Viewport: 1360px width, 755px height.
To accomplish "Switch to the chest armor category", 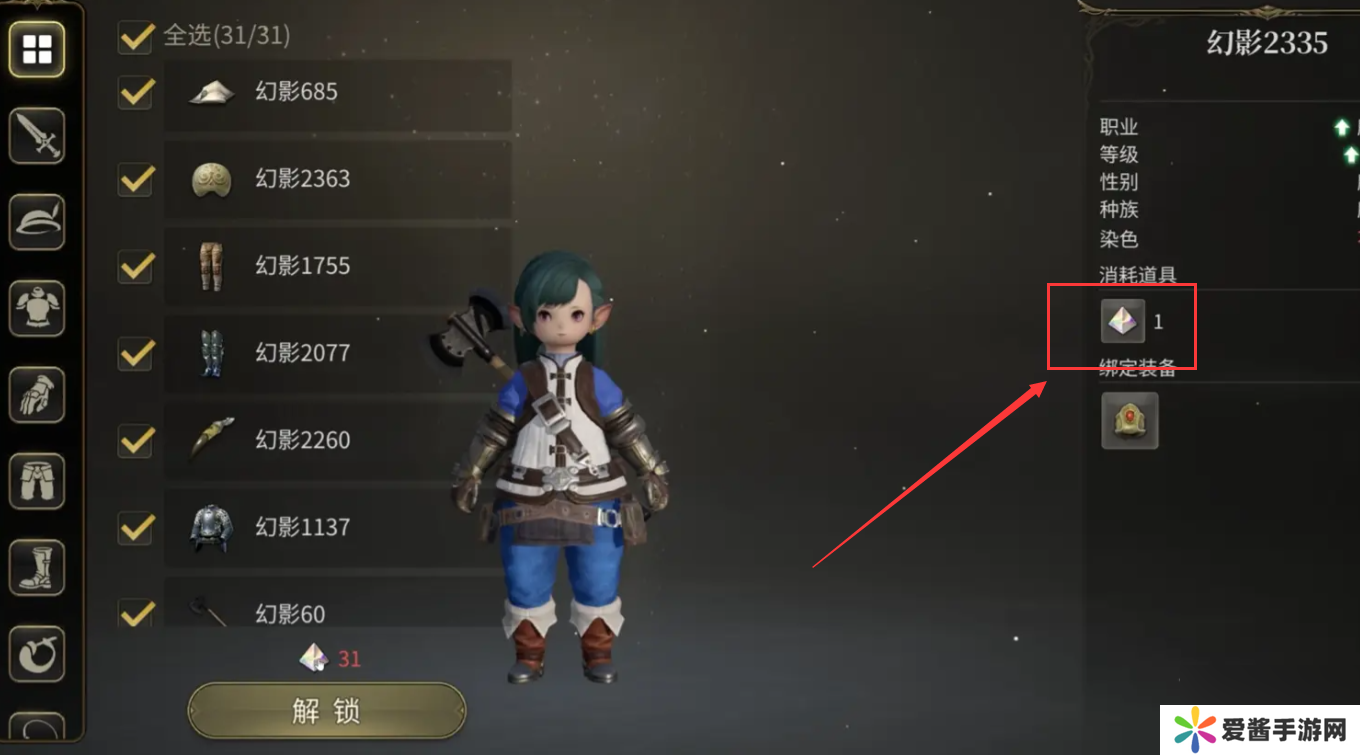I will [x=37, y=308].
